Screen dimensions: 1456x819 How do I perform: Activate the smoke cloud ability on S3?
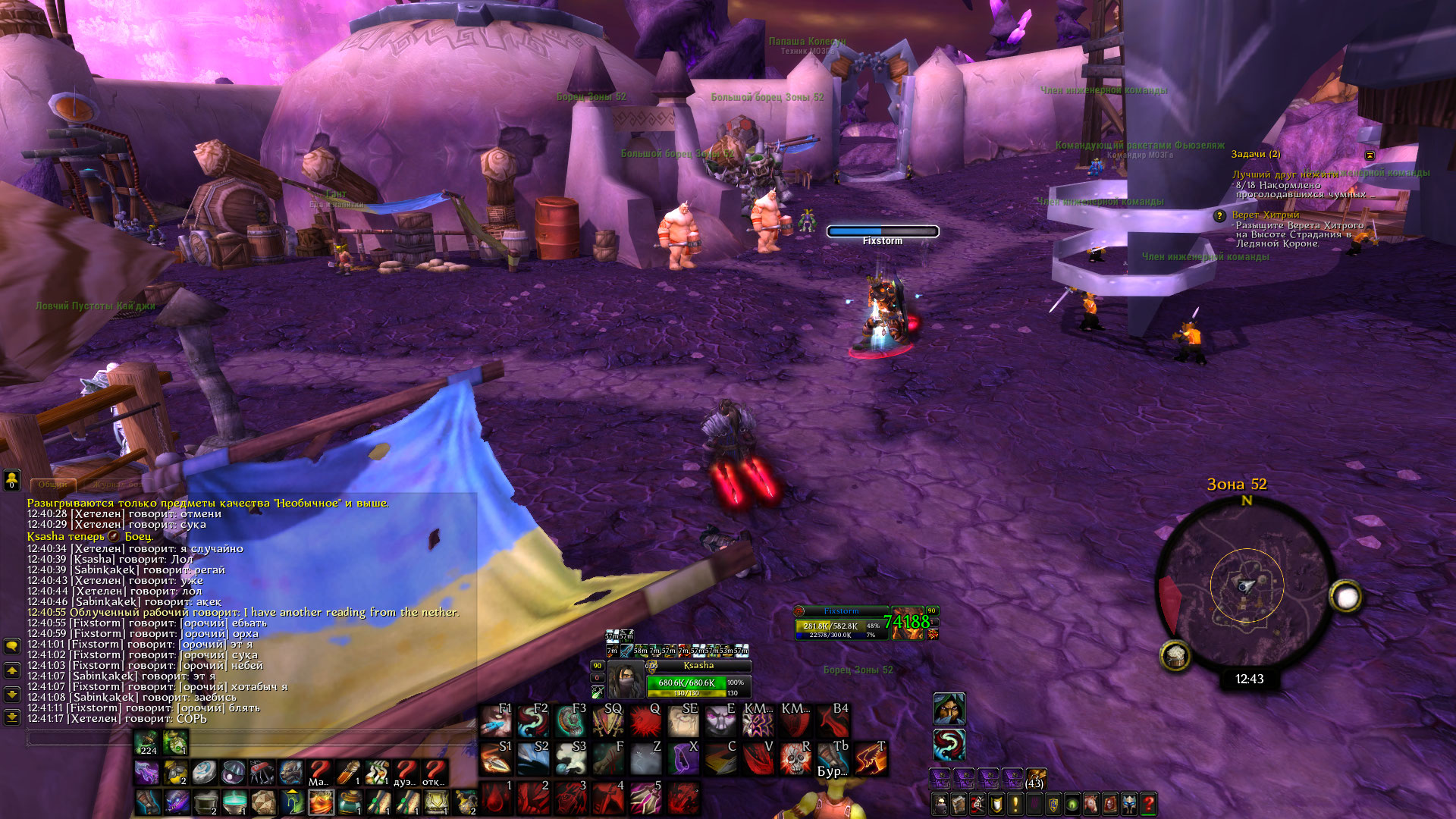[x=570, y=758]
